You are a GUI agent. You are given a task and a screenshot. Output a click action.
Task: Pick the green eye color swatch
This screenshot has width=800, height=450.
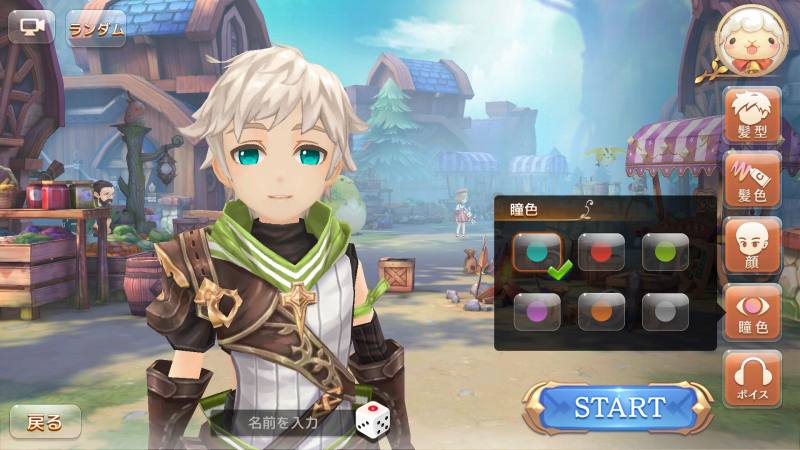[x=665, y=252]
